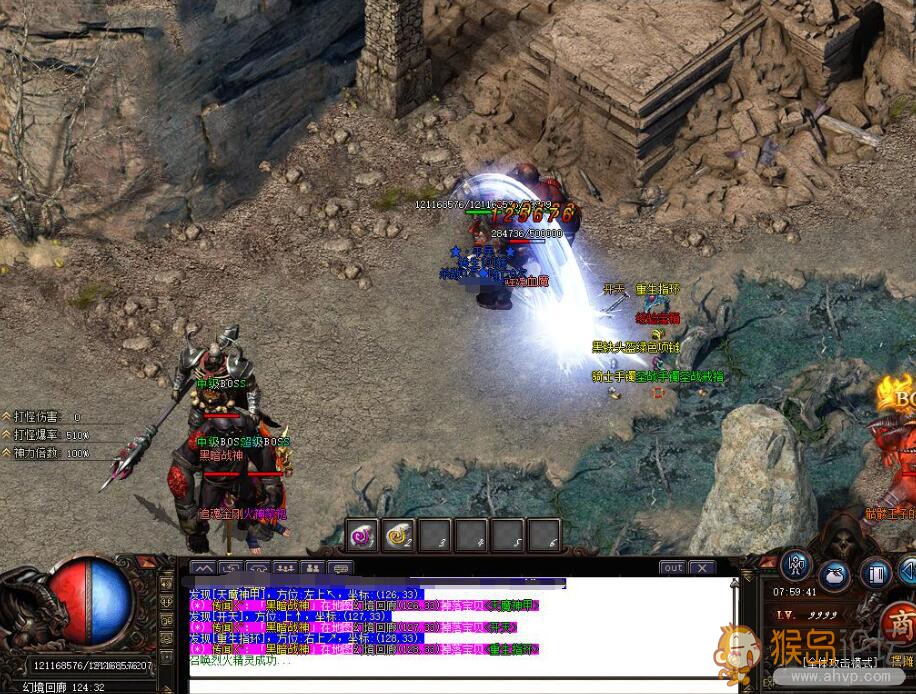Open the bag inventory icon
The image size is (916, 694).
click(x=835, y=574)
